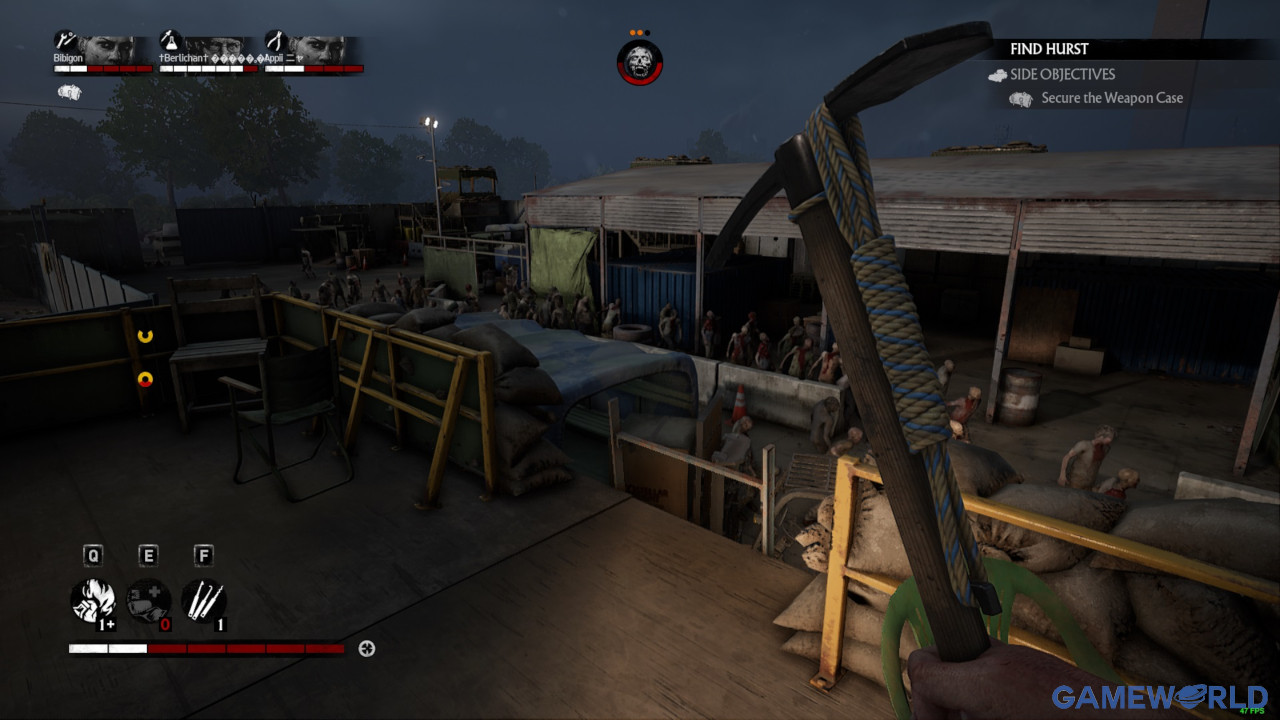Select the molotov cocktail item icon
1280x720 pixels.
(x=93, y=601)
